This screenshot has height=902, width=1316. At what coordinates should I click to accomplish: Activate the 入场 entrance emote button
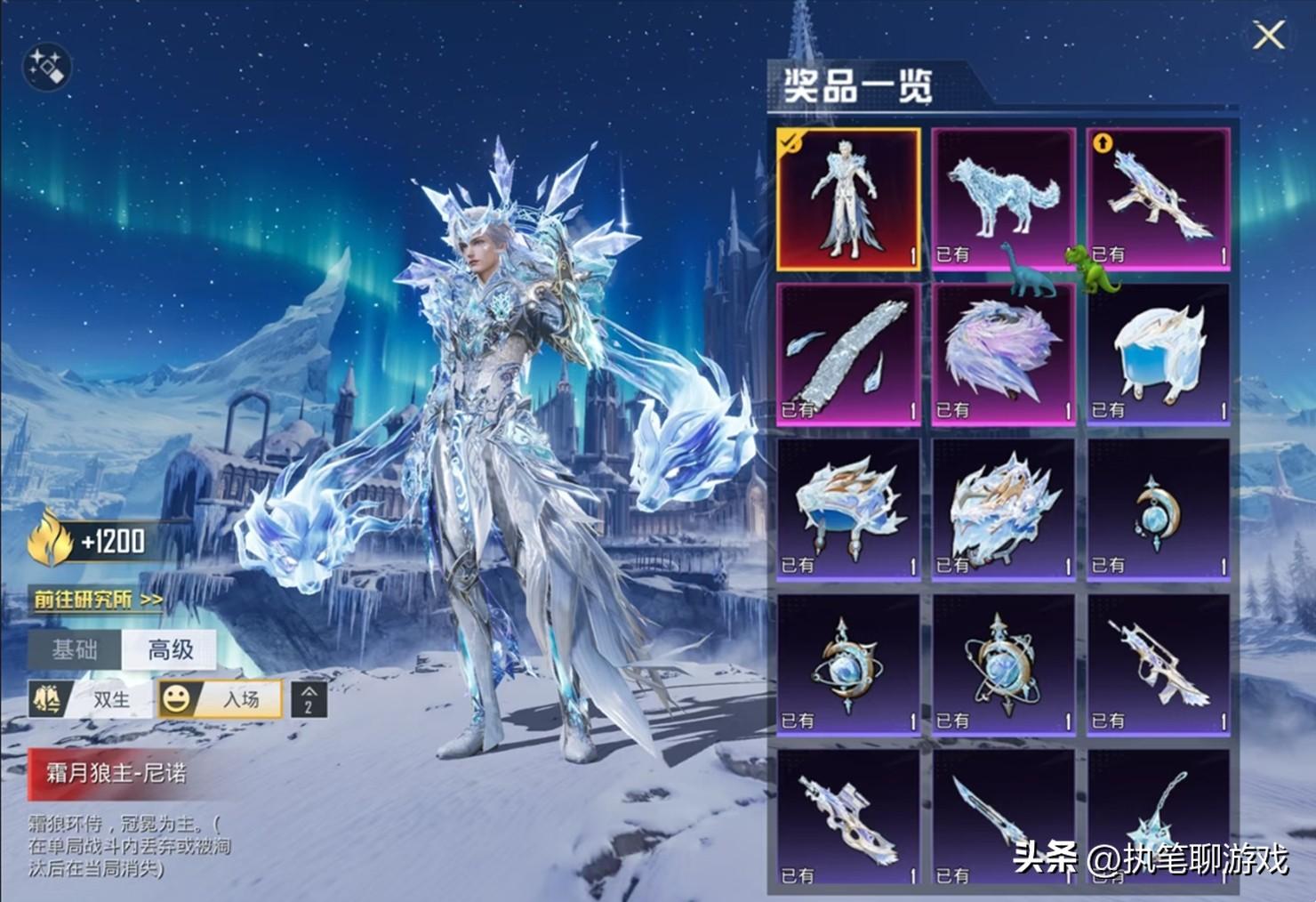click(x=221, y=700)
